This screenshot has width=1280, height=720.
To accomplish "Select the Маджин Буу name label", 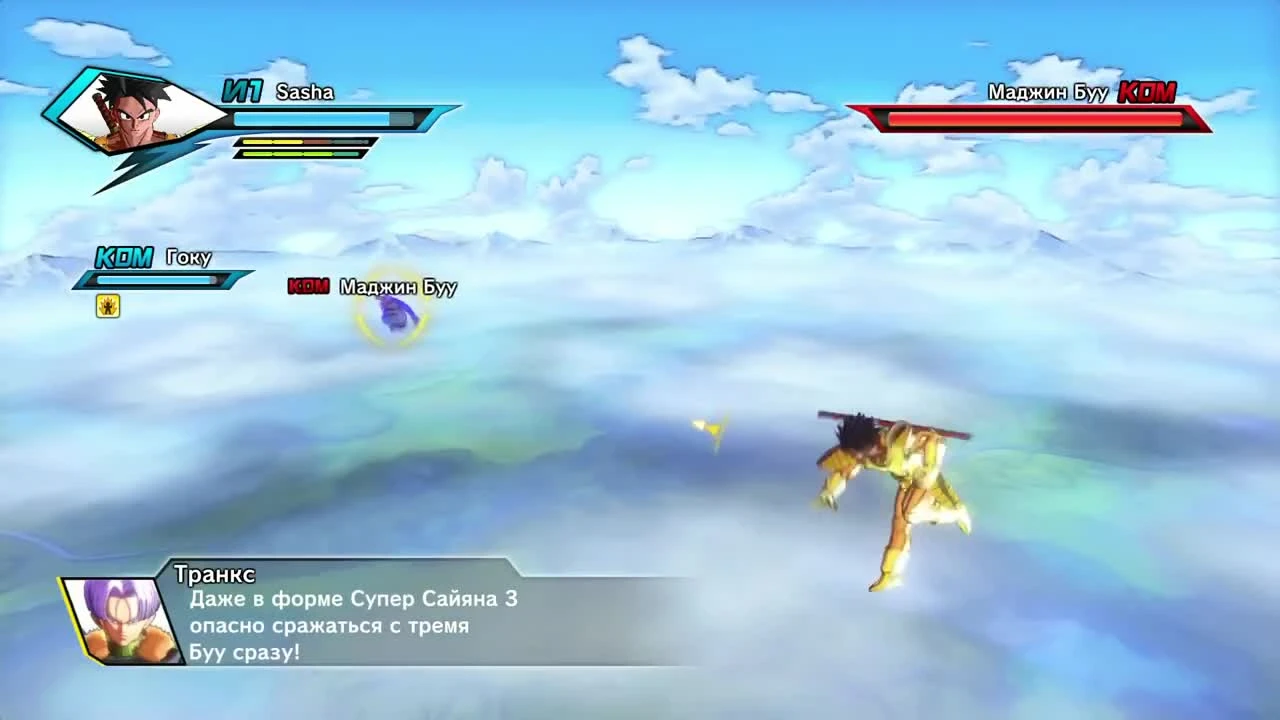I will (397, 287).
